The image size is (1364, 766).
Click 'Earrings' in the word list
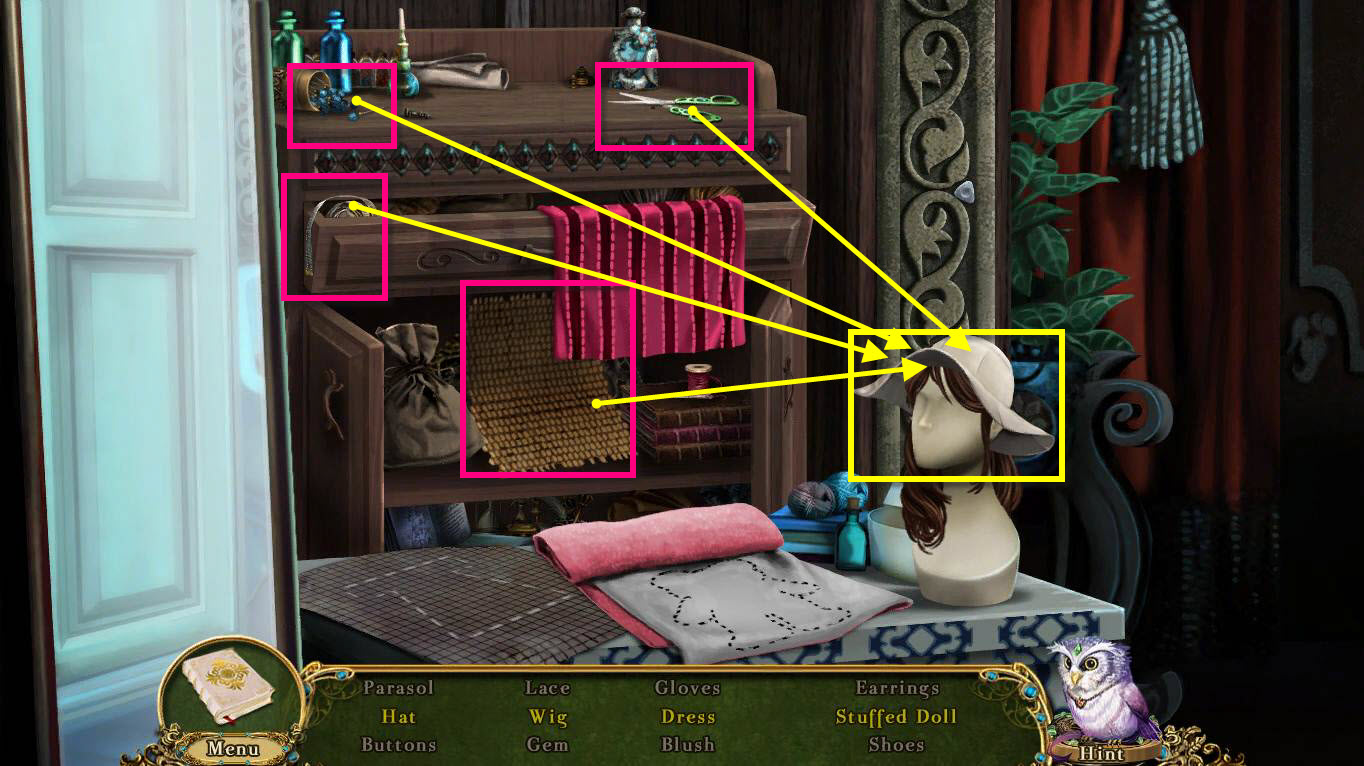[x=897, y=688]
